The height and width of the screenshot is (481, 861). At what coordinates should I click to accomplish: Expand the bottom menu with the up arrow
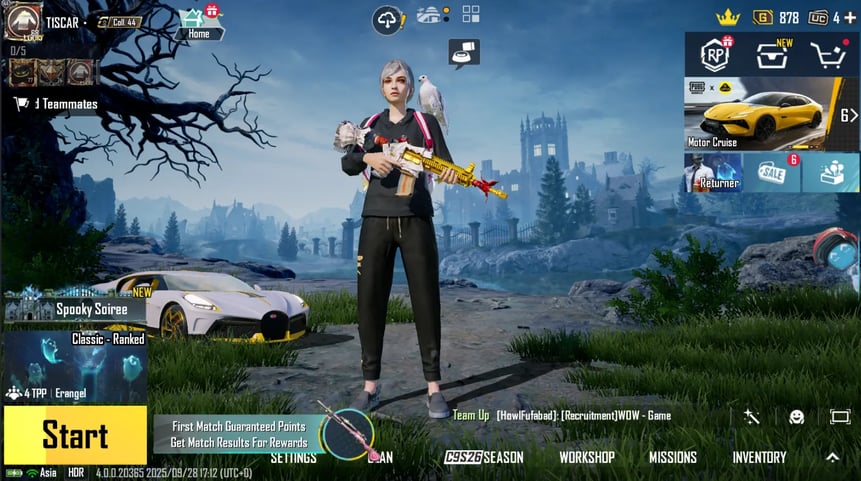832,457
